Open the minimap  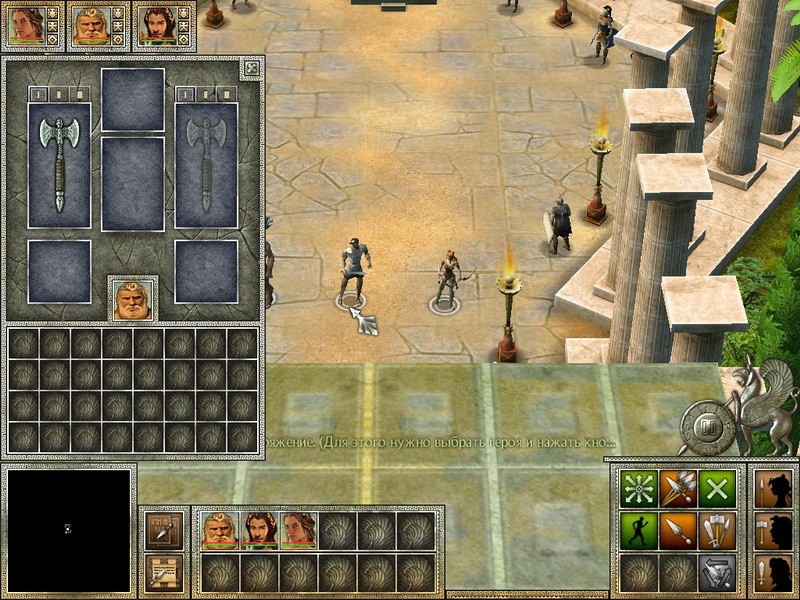[67, 530]
